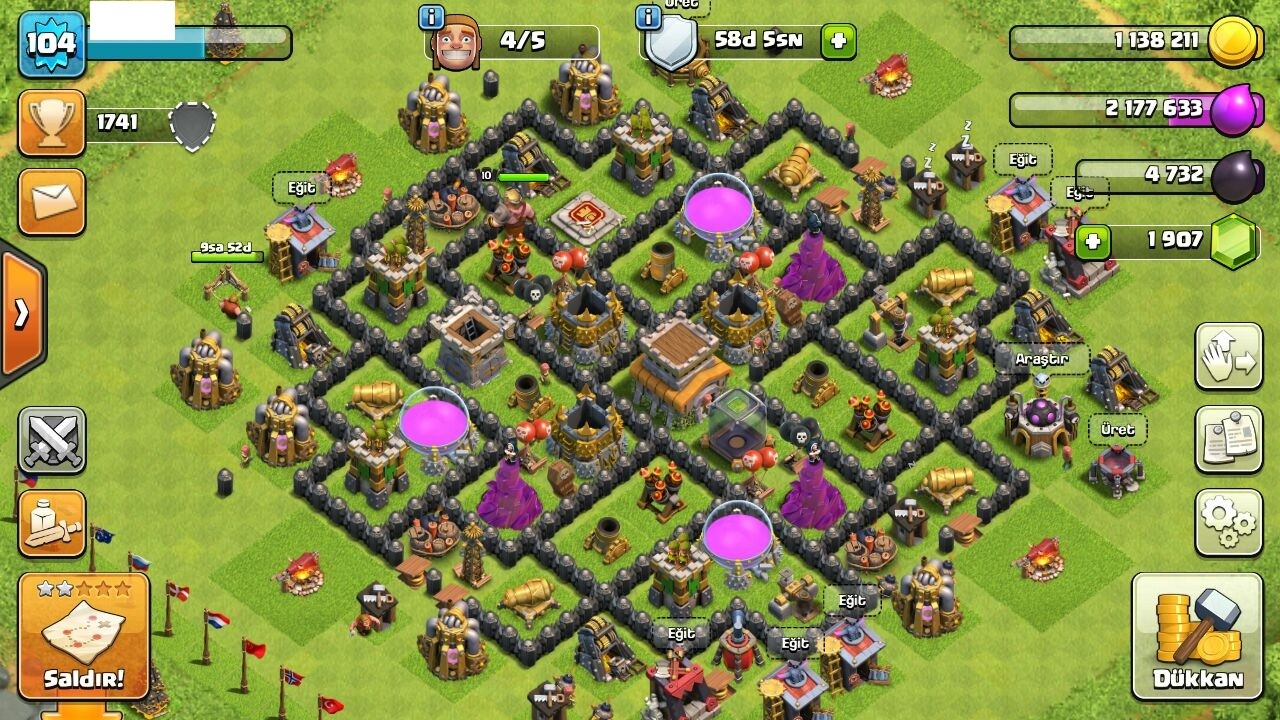Expand the orange side arrow panel
This screenshot has height=720, width=1280.
21,314
